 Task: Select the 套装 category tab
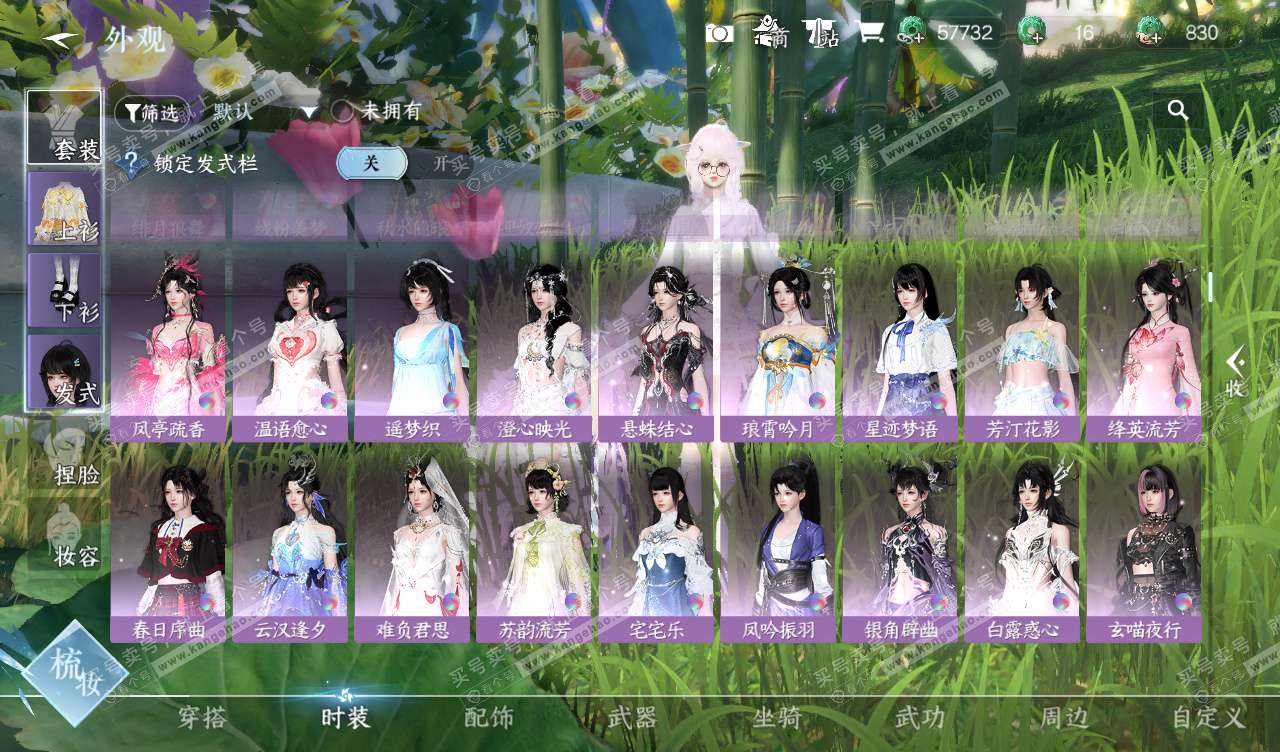click(64, 127)
